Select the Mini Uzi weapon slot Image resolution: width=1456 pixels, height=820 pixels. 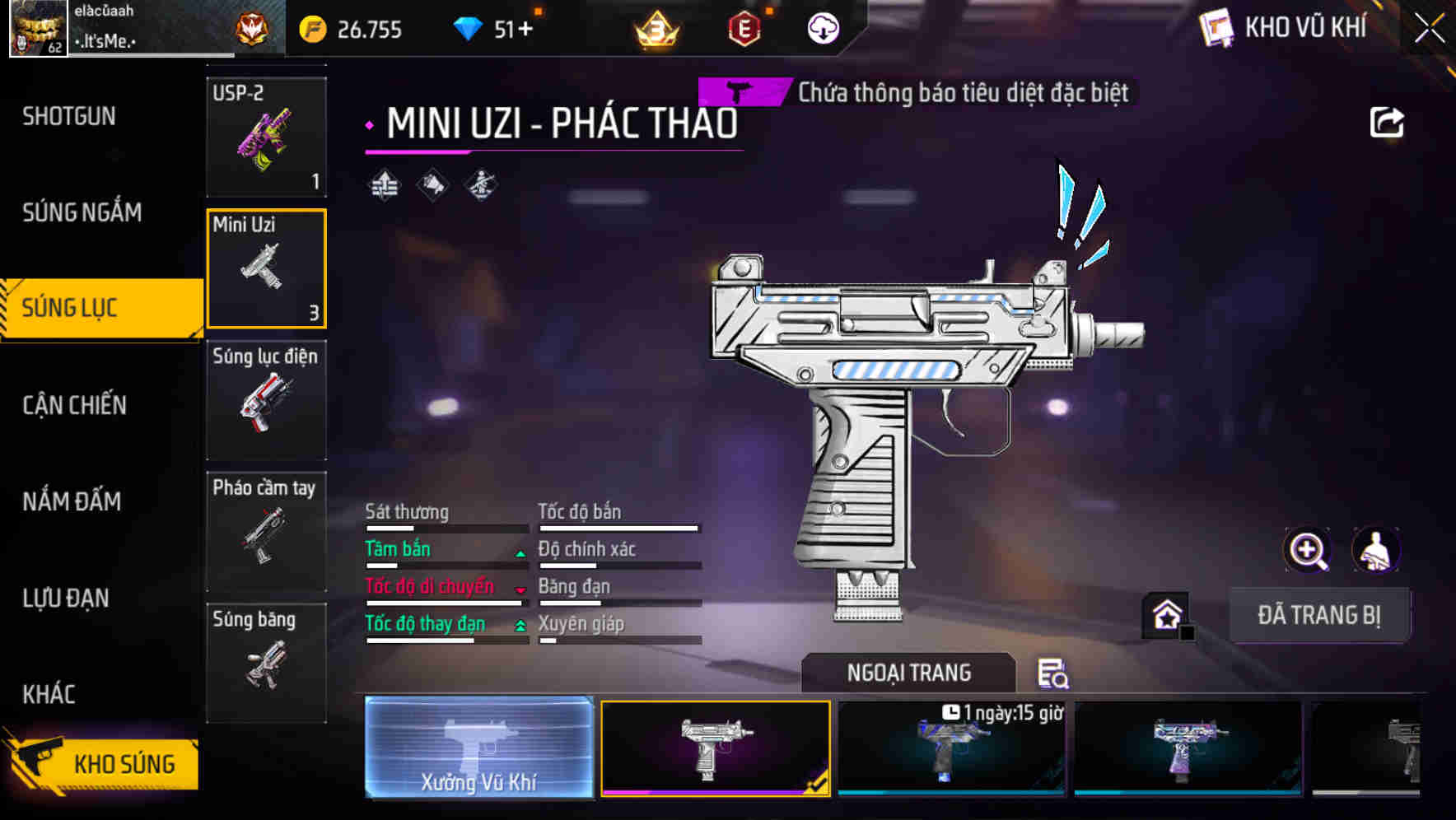click(x=267, y=269)
